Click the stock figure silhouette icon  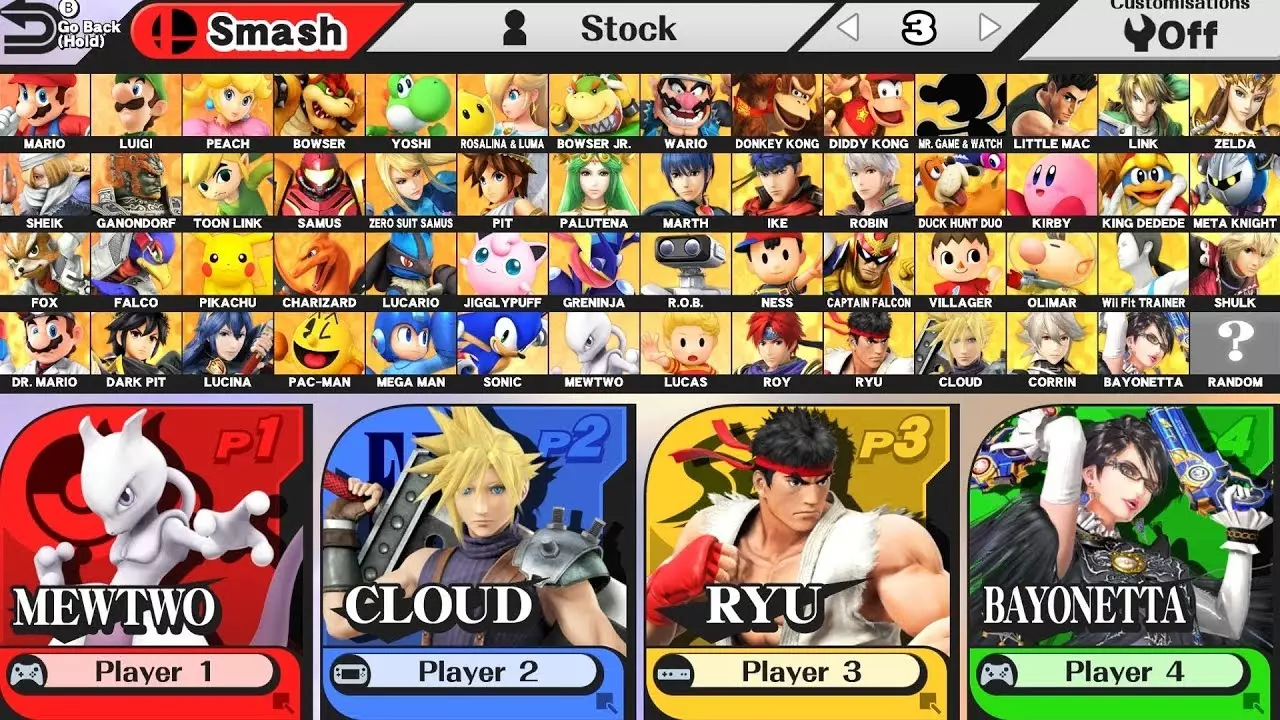(x=514, y=28)
